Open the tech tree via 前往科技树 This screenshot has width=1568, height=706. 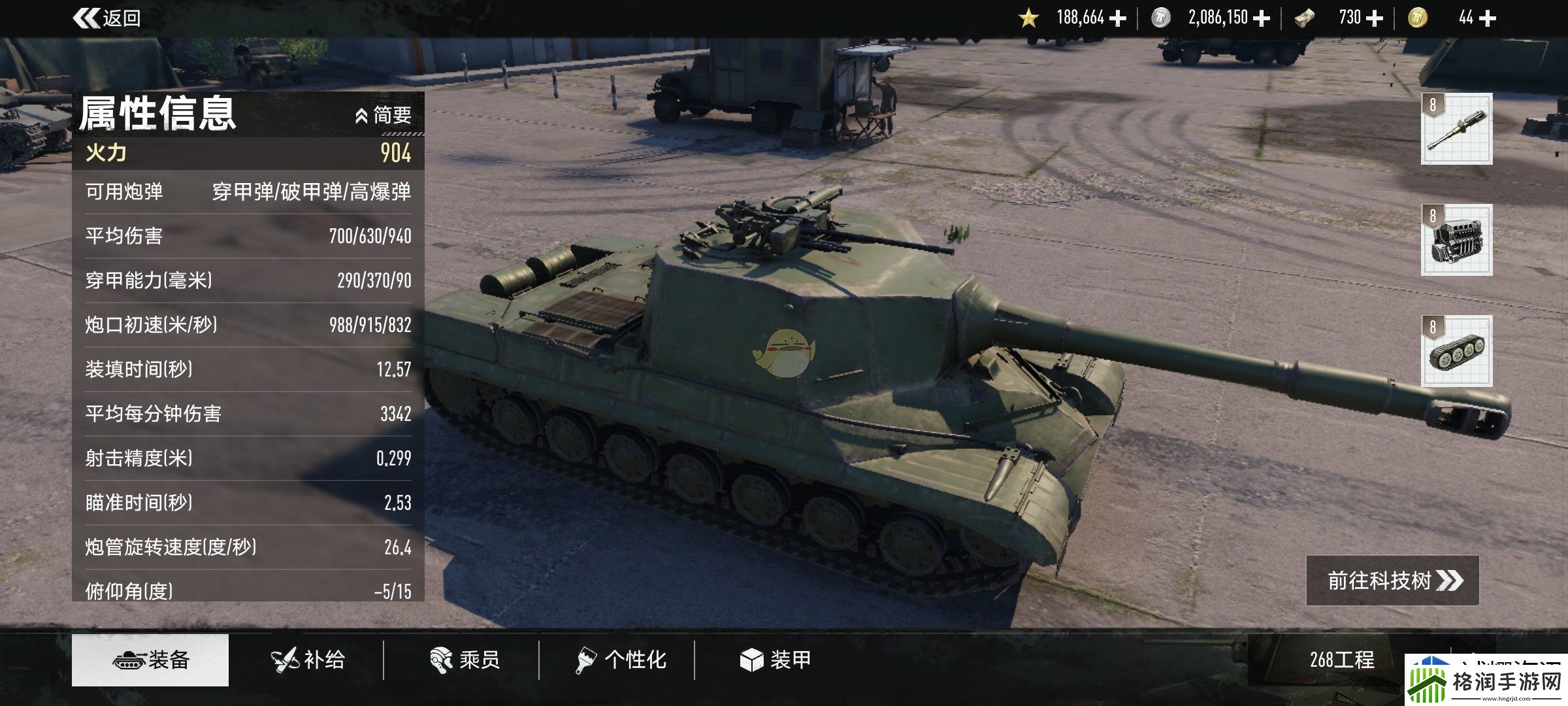pyautogui.click(x=1392, y=580)
